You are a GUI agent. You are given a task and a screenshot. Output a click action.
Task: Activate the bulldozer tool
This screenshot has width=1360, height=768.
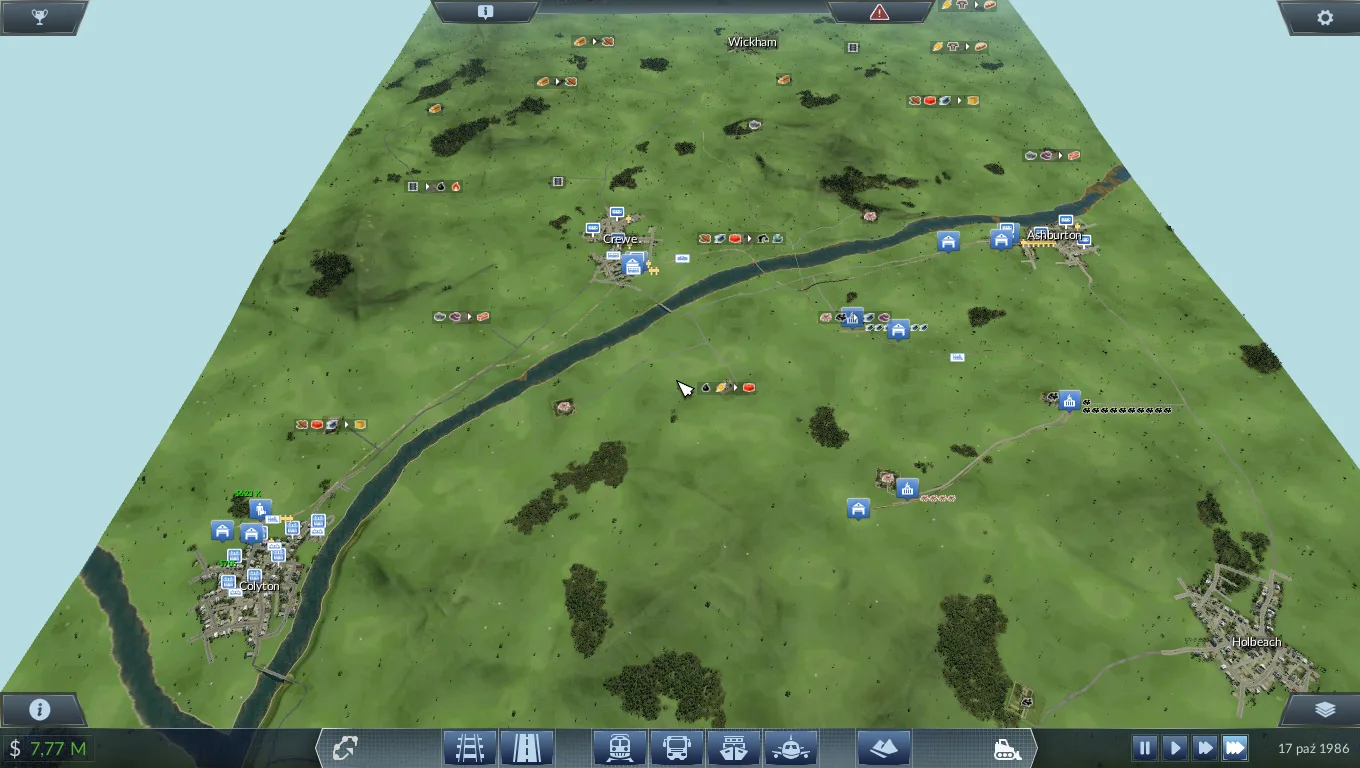(1006, 748)
